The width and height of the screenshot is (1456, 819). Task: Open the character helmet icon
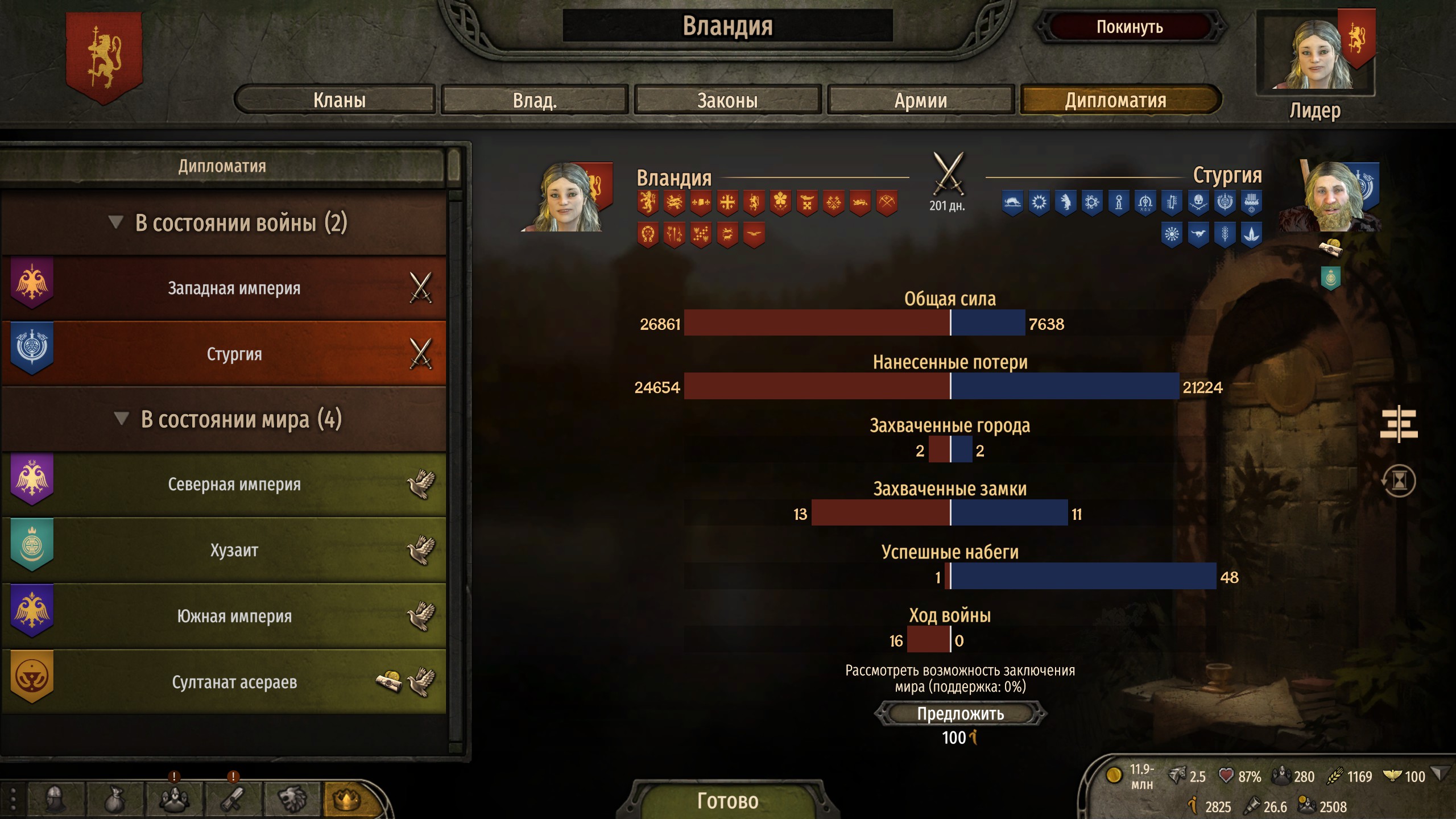point(55,800)
